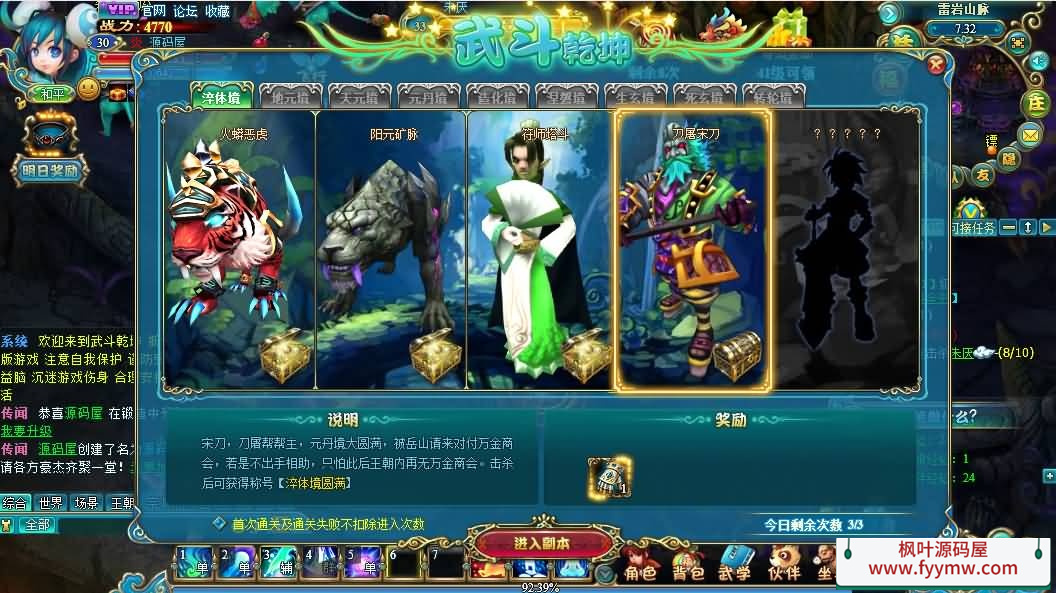Choose the 阳元矿脉 panther boss card
The height and width of the screenshot is (593, 1056).
click(x=391, y=250)
